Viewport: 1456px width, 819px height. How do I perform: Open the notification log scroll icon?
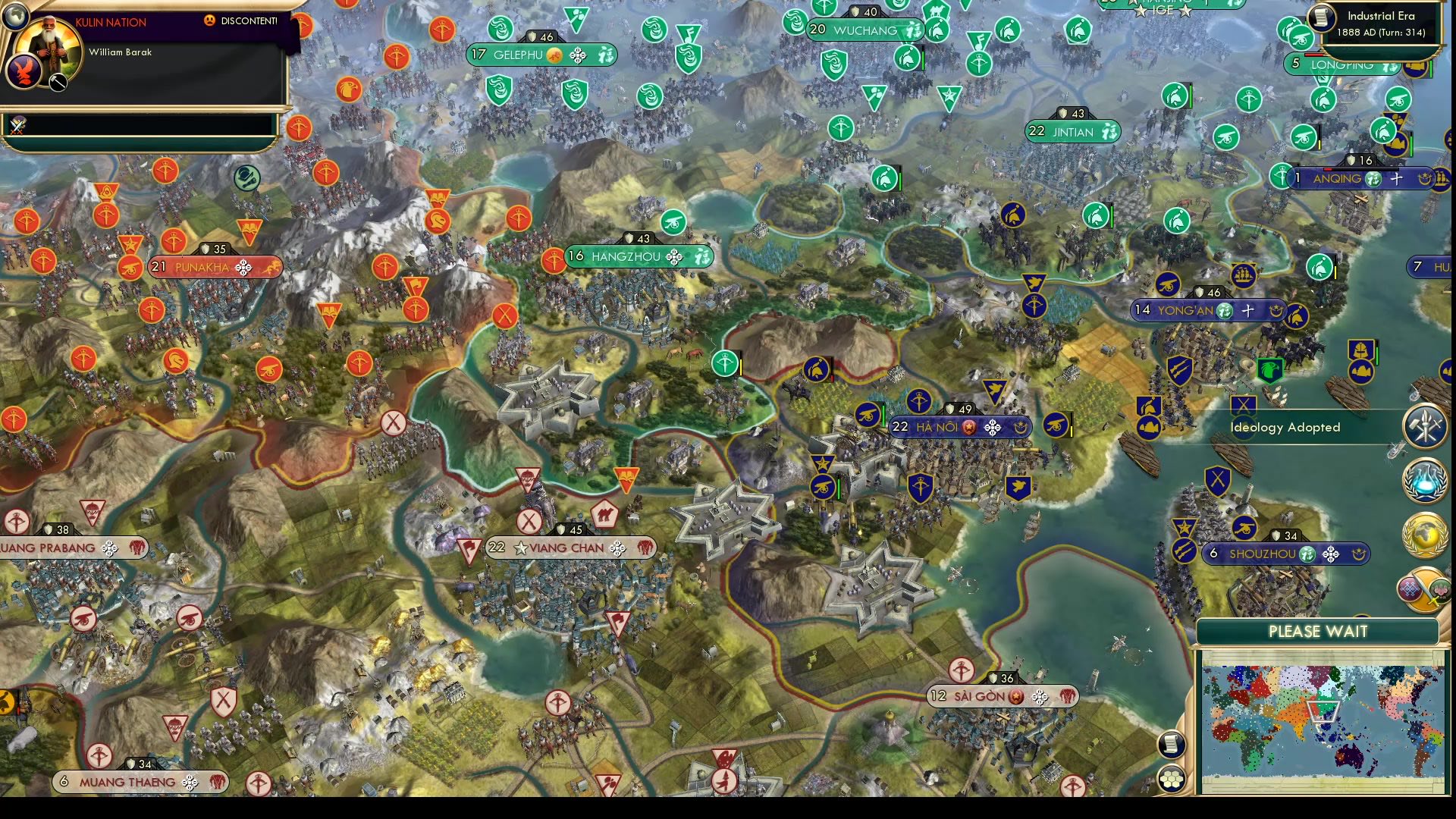[1172, 744]
